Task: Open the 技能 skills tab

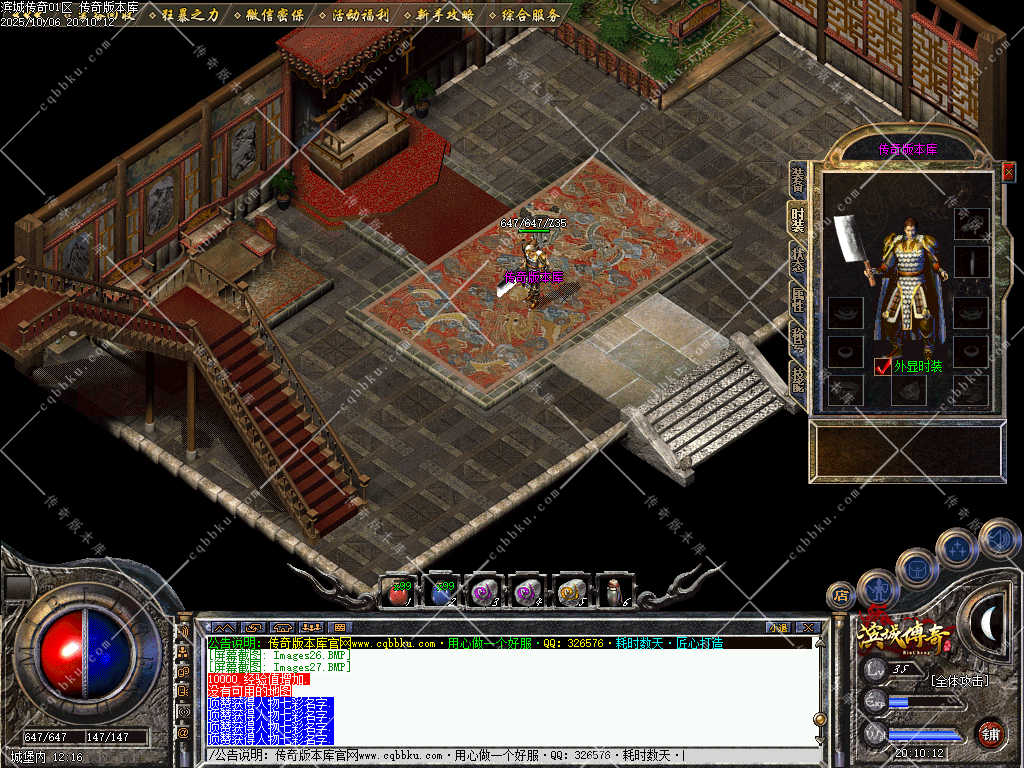Action: (798, 378)
